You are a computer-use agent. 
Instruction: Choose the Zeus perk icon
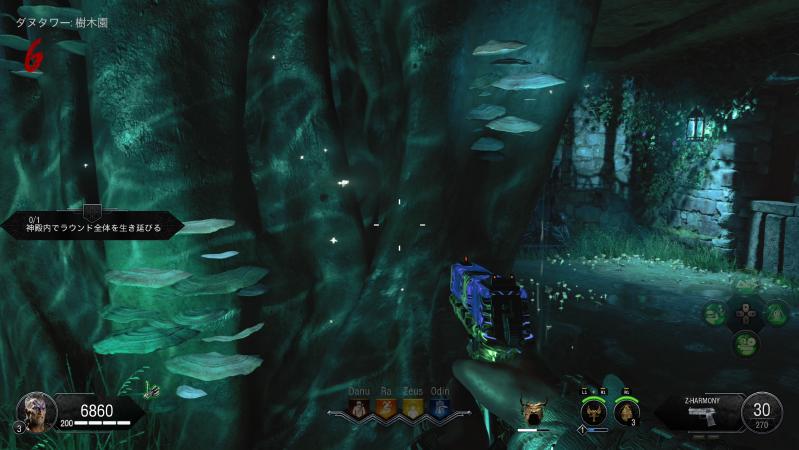pyautogui.click(x=413, y=408)
